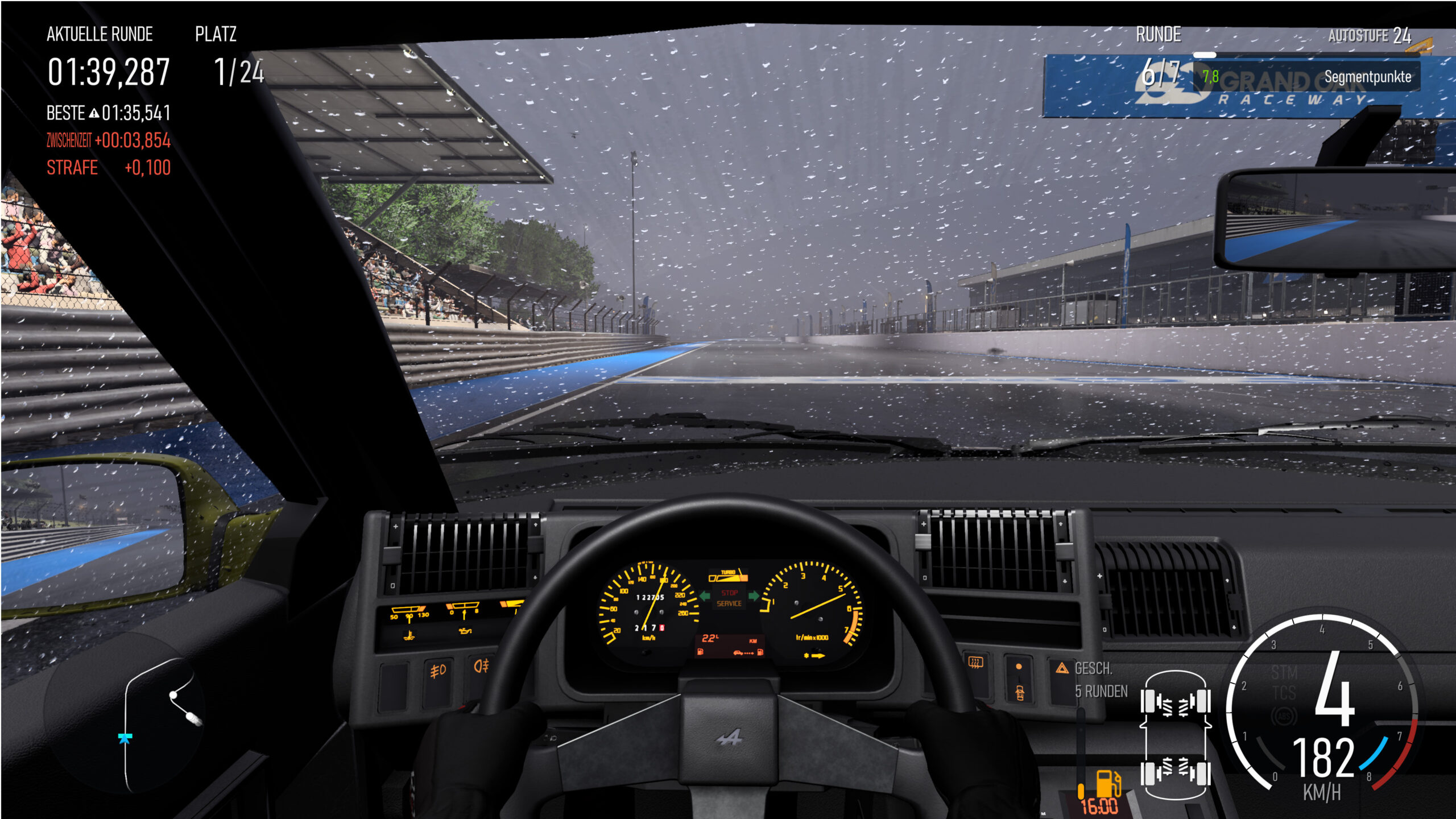Click the Segmentpunkte score badge
This screenshot has height=819, width=1456.
pos(1308,77)
